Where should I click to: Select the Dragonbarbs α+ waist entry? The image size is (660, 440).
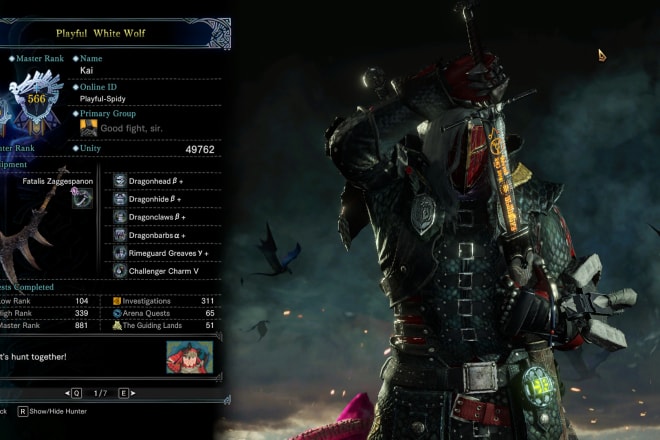pos(160,235)
